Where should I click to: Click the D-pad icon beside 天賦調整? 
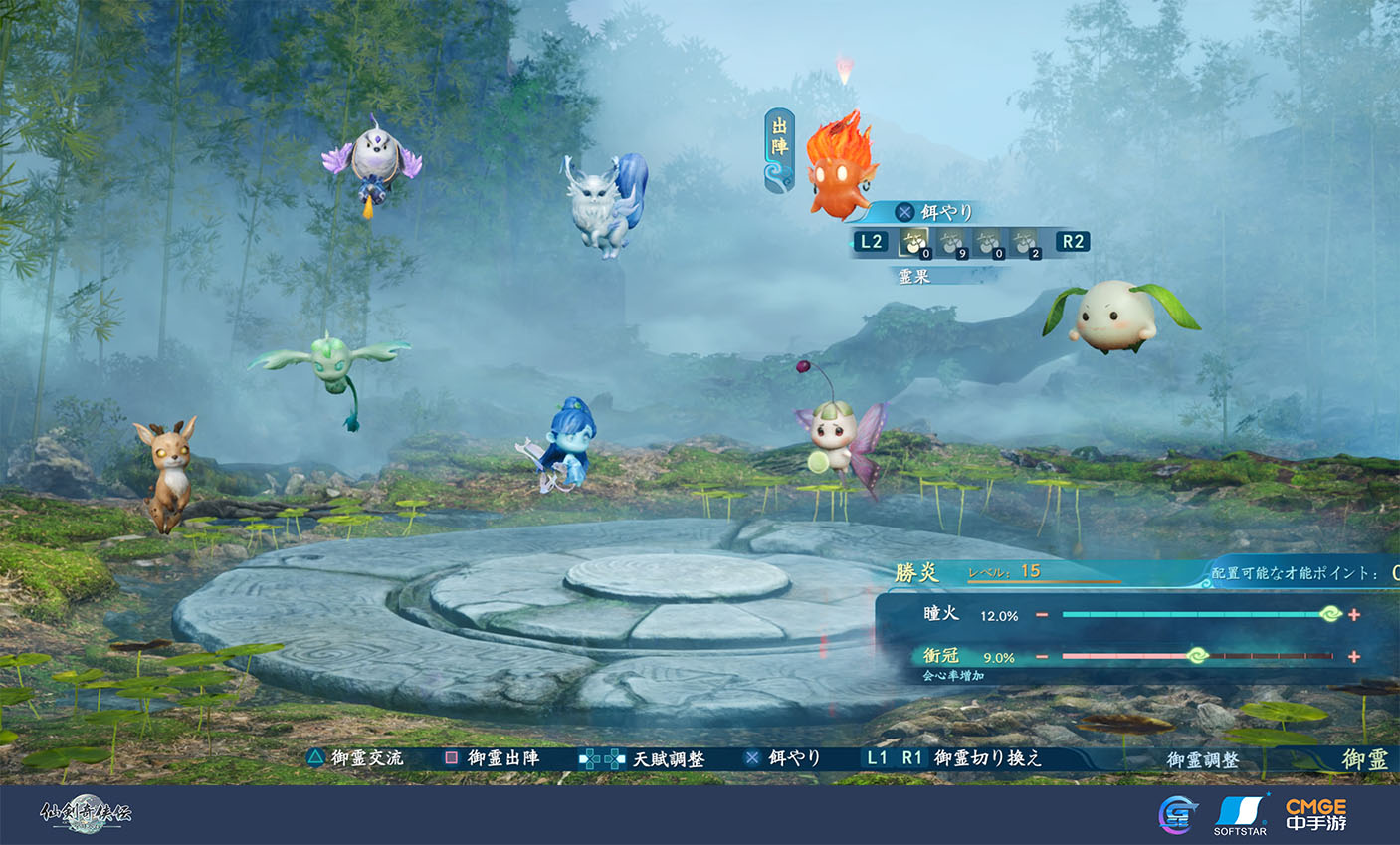(x=600, y=757)
